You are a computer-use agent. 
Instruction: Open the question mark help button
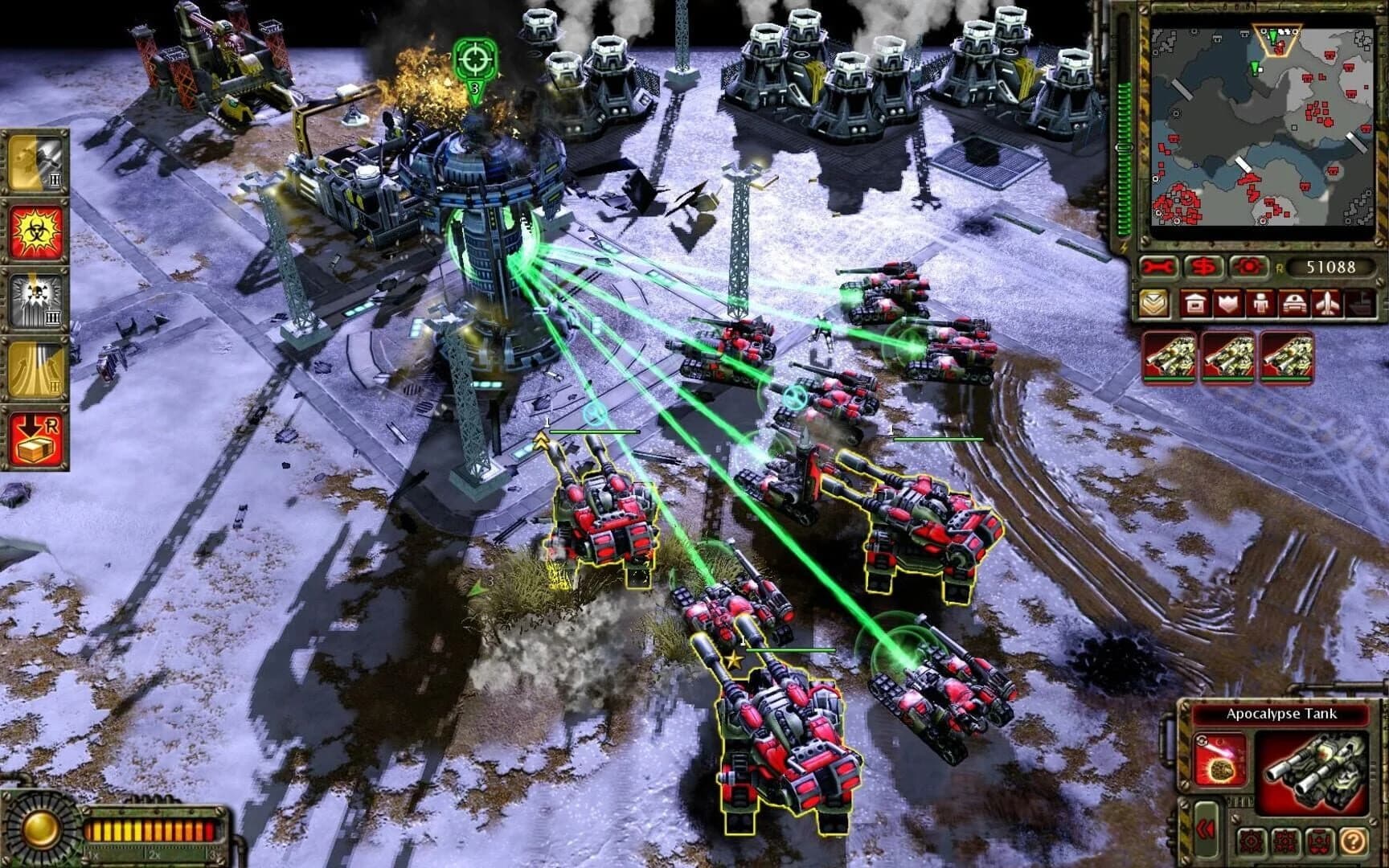(x=1353, y=841)
